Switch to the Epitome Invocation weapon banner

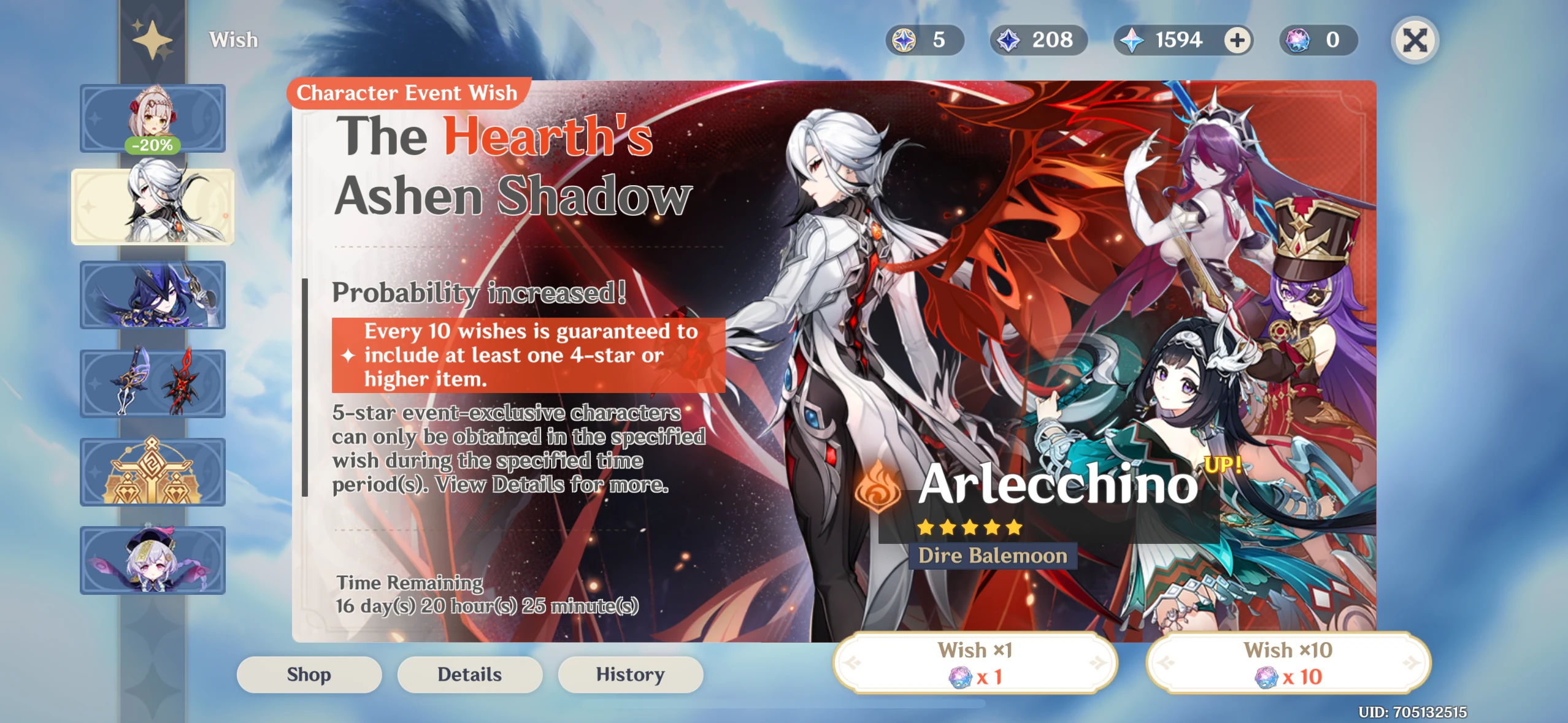pos(153,383)
